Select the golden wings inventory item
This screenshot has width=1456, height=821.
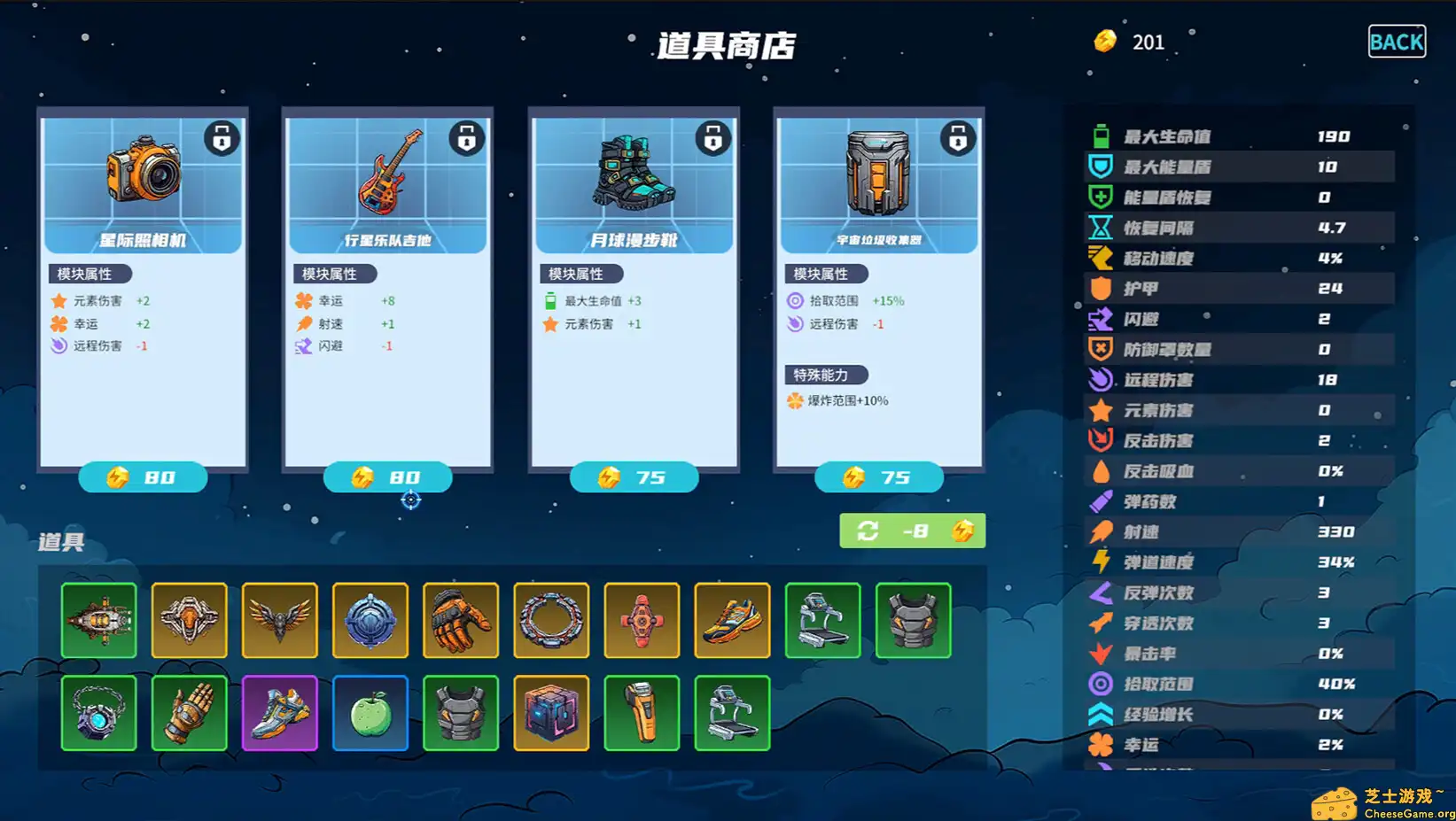point(280,620)
